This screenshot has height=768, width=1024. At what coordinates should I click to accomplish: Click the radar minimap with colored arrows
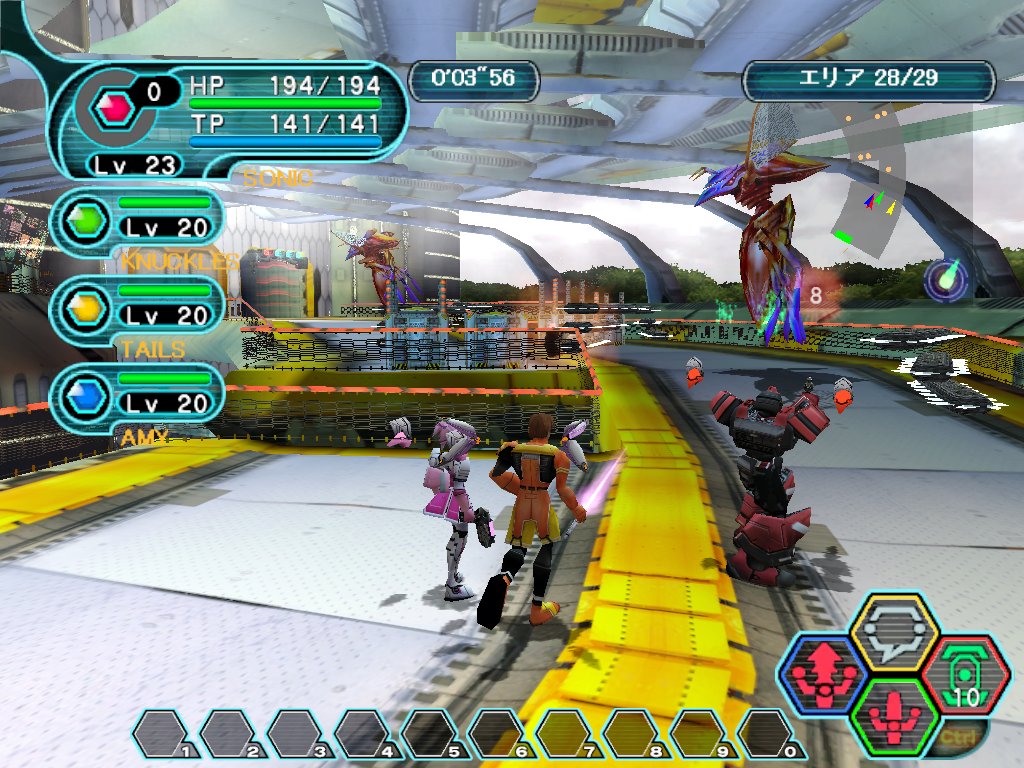pyautogui.click(x=868, y=185)
